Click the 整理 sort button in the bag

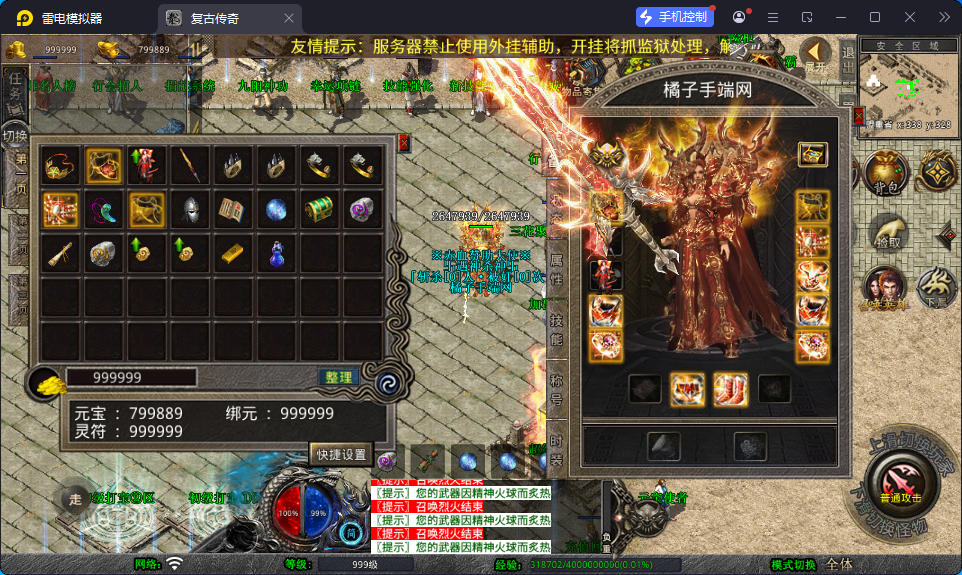tap(339, 377)
